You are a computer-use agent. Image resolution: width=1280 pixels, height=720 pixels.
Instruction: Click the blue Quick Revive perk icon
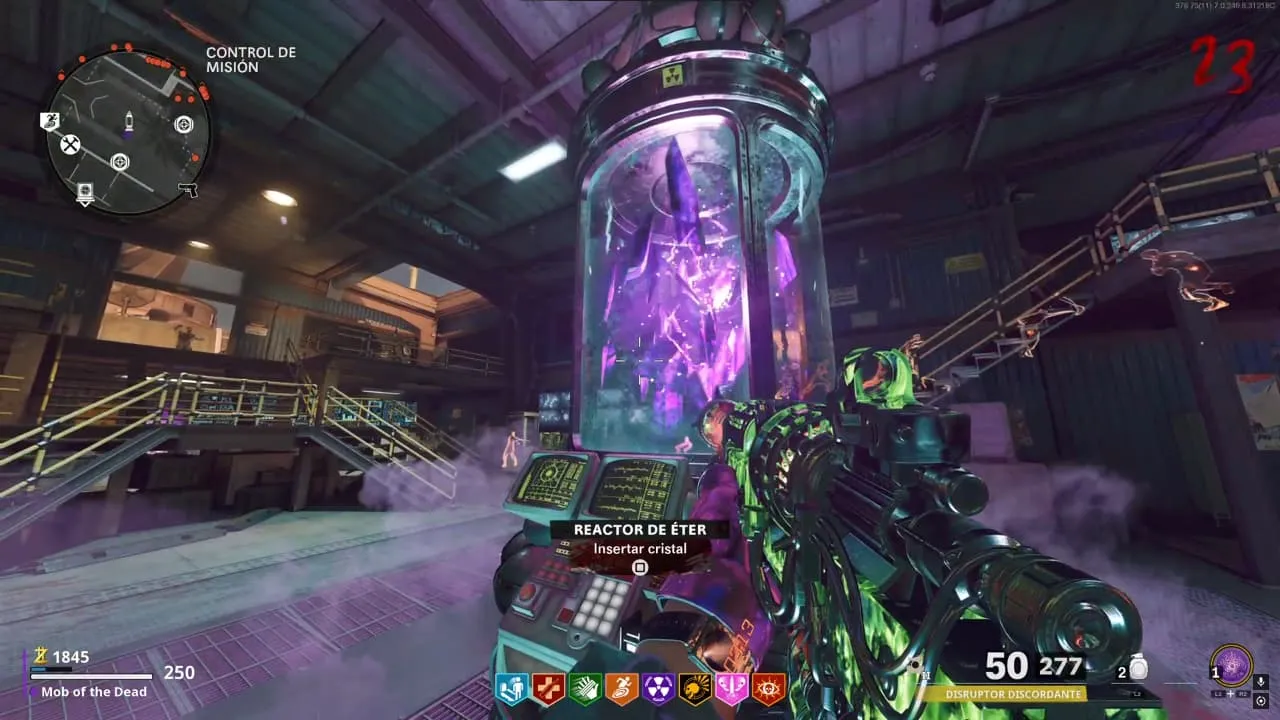click(x=511, y=687)
